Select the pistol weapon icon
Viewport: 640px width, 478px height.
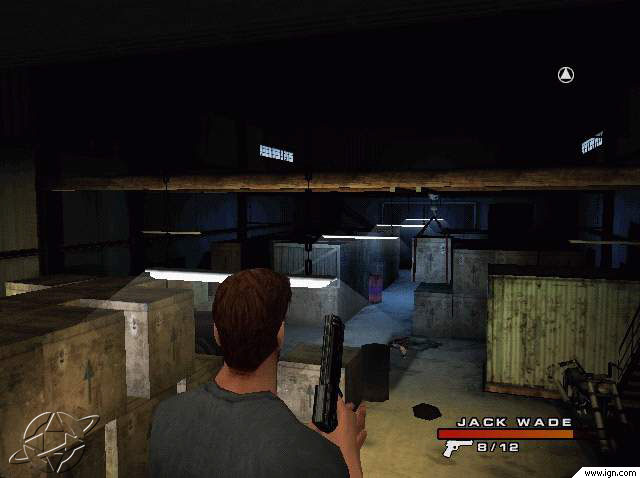coord(457,448)
